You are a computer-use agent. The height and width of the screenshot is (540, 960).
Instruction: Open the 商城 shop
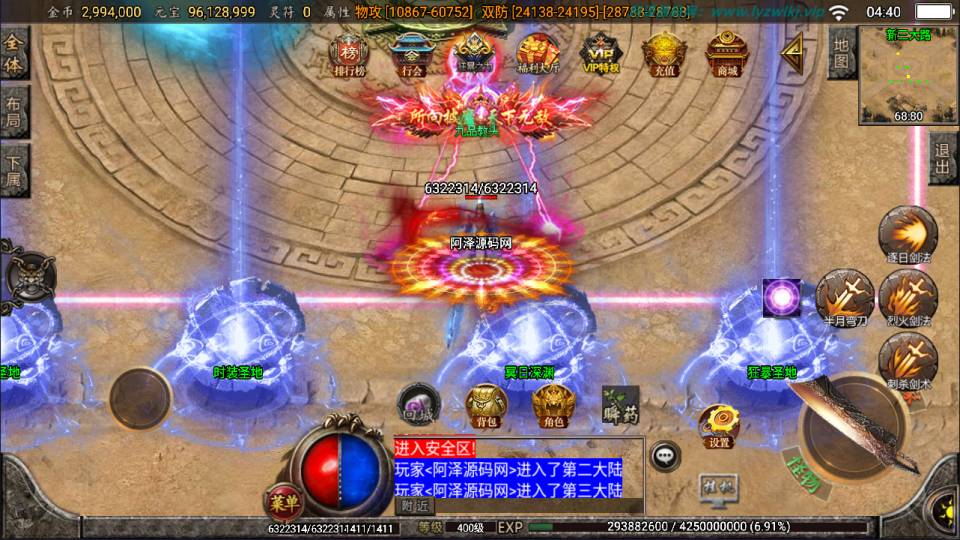pos(727,55)
